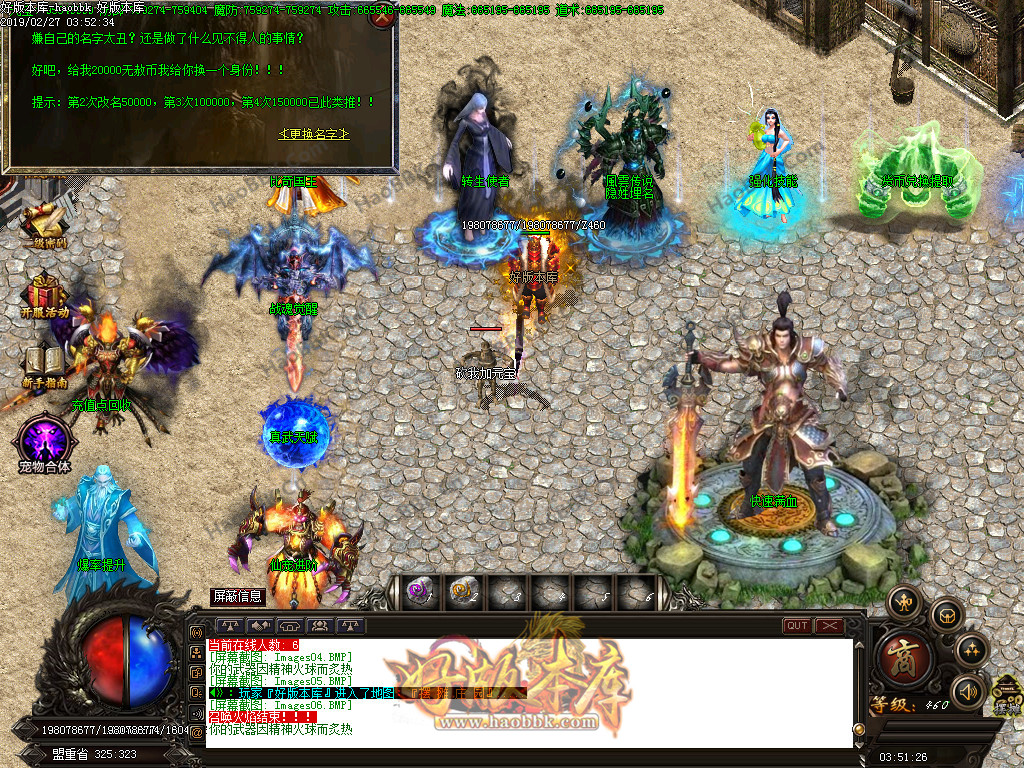Toggle sound with the speaker button
Viewport: 1024px width, 768px height.
[968, 691]
